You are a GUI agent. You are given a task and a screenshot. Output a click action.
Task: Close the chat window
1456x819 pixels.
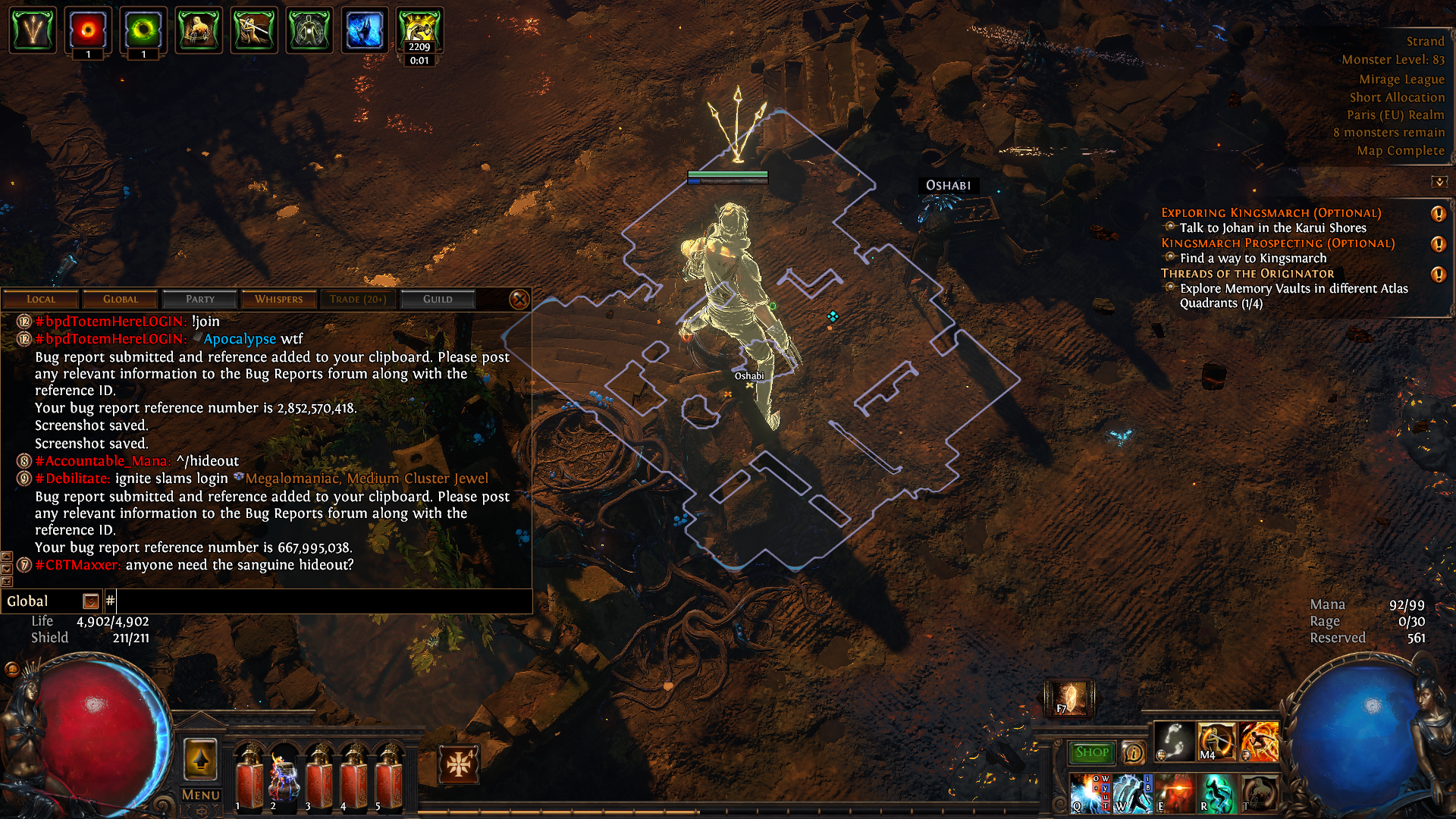[x=519, y=300]
